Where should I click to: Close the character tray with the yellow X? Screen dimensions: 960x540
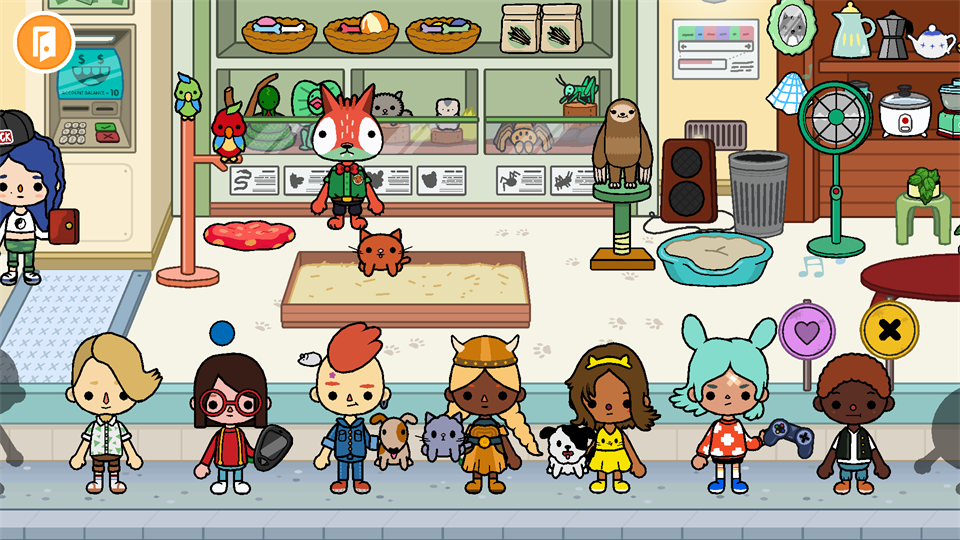click(888, 328)
